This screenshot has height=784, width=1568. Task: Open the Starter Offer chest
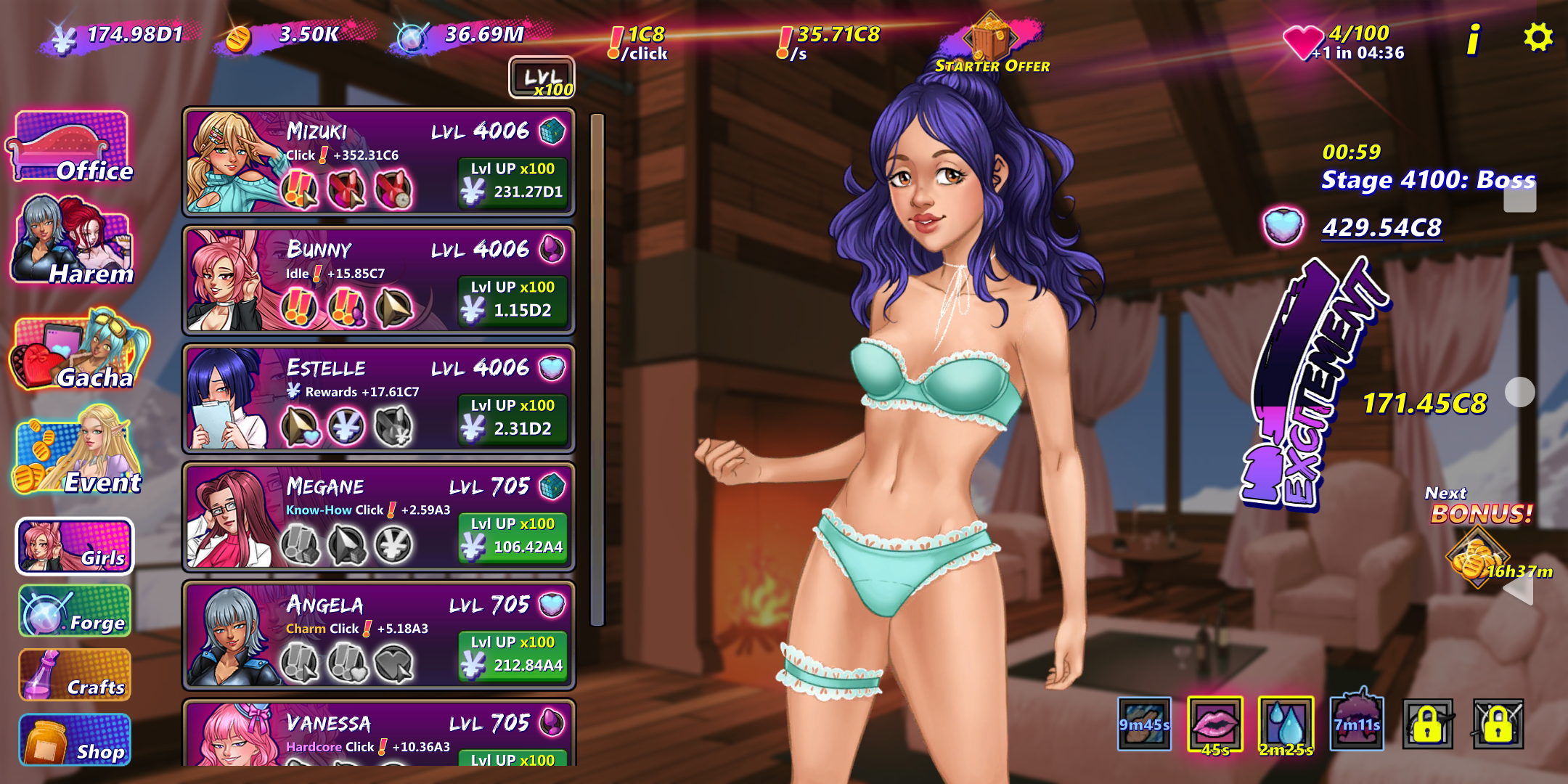(991, 44)
